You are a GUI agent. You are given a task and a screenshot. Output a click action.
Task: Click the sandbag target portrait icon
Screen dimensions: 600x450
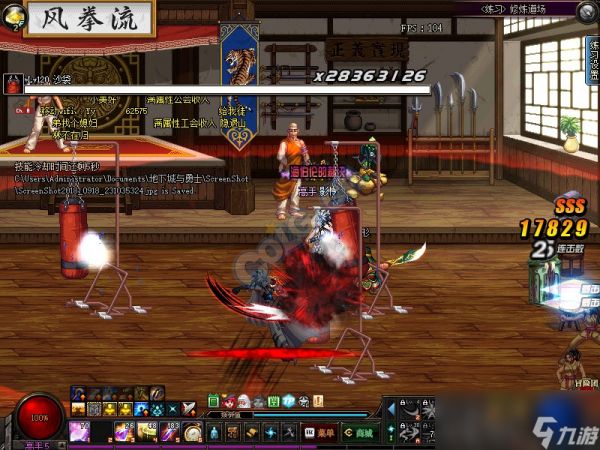pyautogui.click(x=14, y=84)
